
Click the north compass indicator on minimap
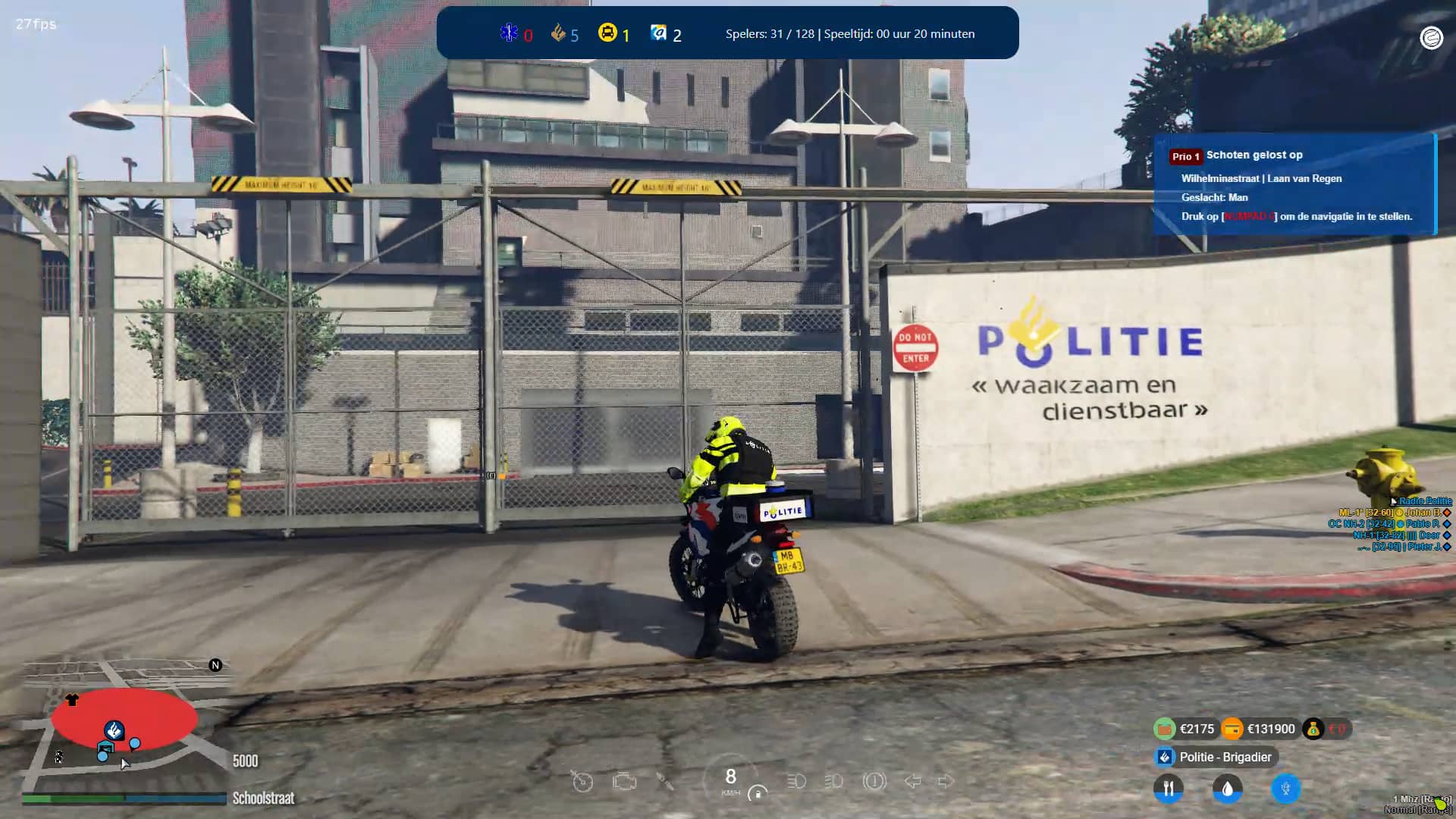point(215,665)
